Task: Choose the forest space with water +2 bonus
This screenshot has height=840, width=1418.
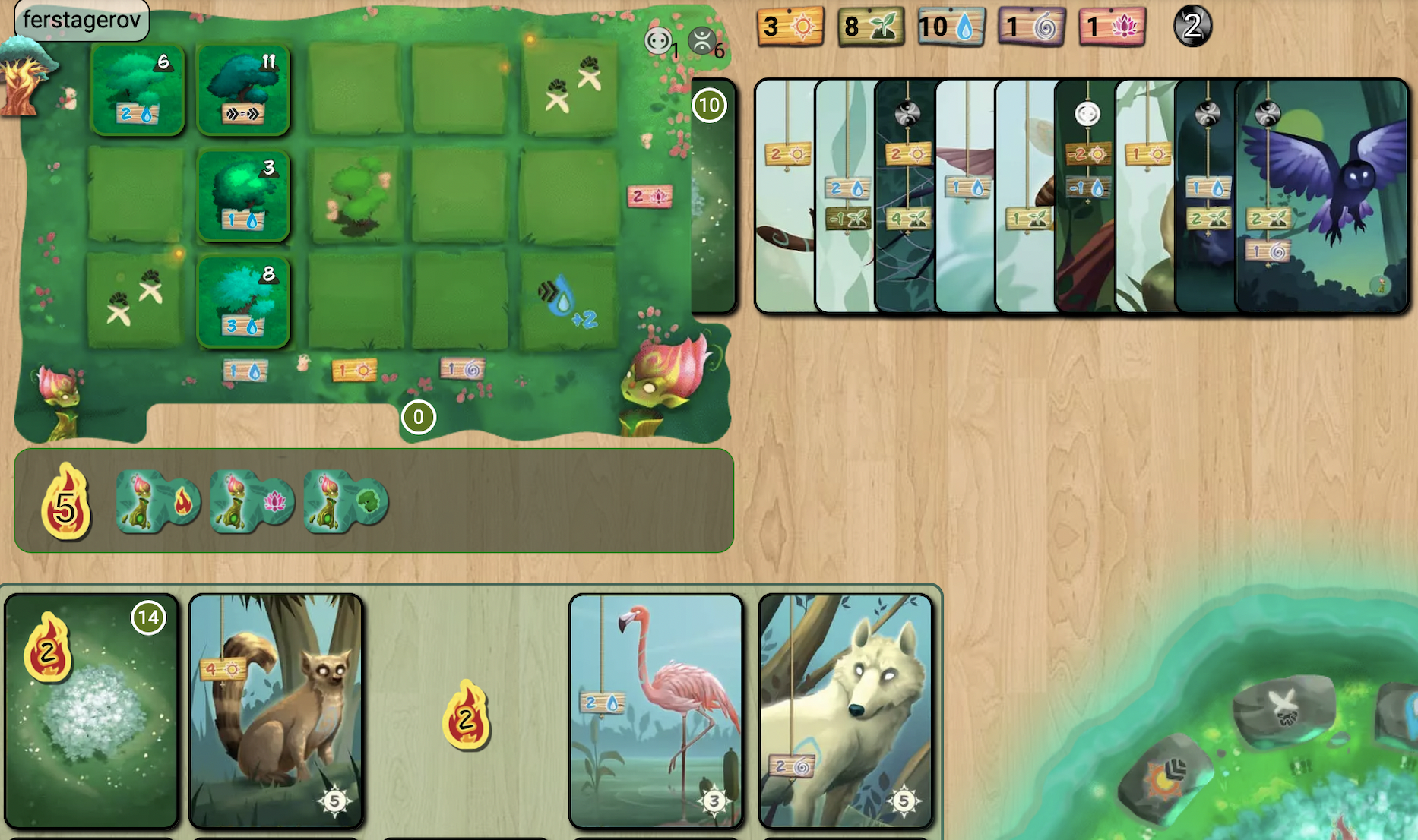Action: pyautogui.click(x=568, y=302)
